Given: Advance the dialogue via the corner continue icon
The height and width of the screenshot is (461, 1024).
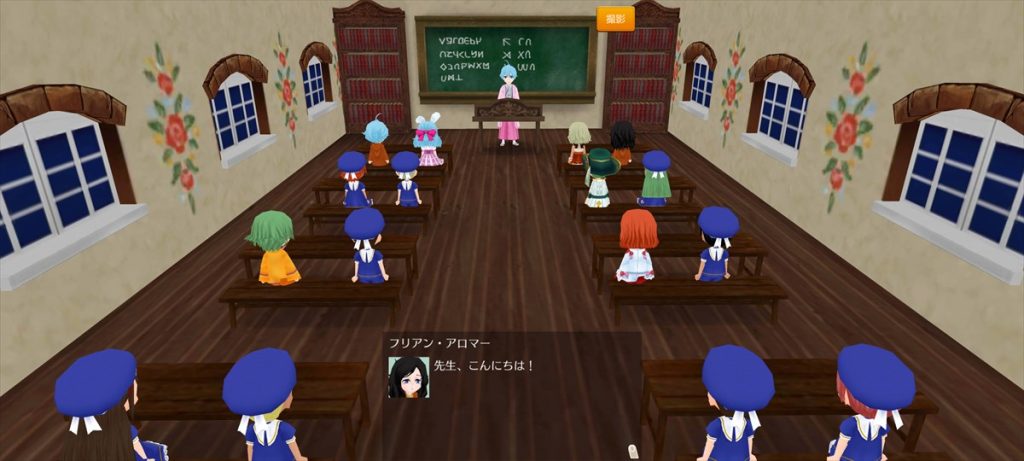Looking at the screenshot, I should pos(631,451).
